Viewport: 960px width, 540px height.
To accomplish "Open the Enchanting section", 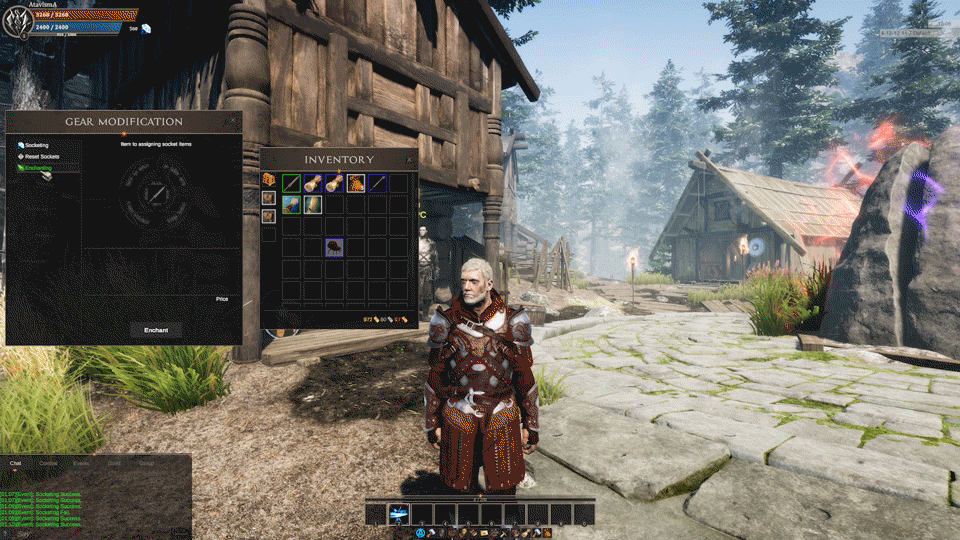I will (40, 170).
